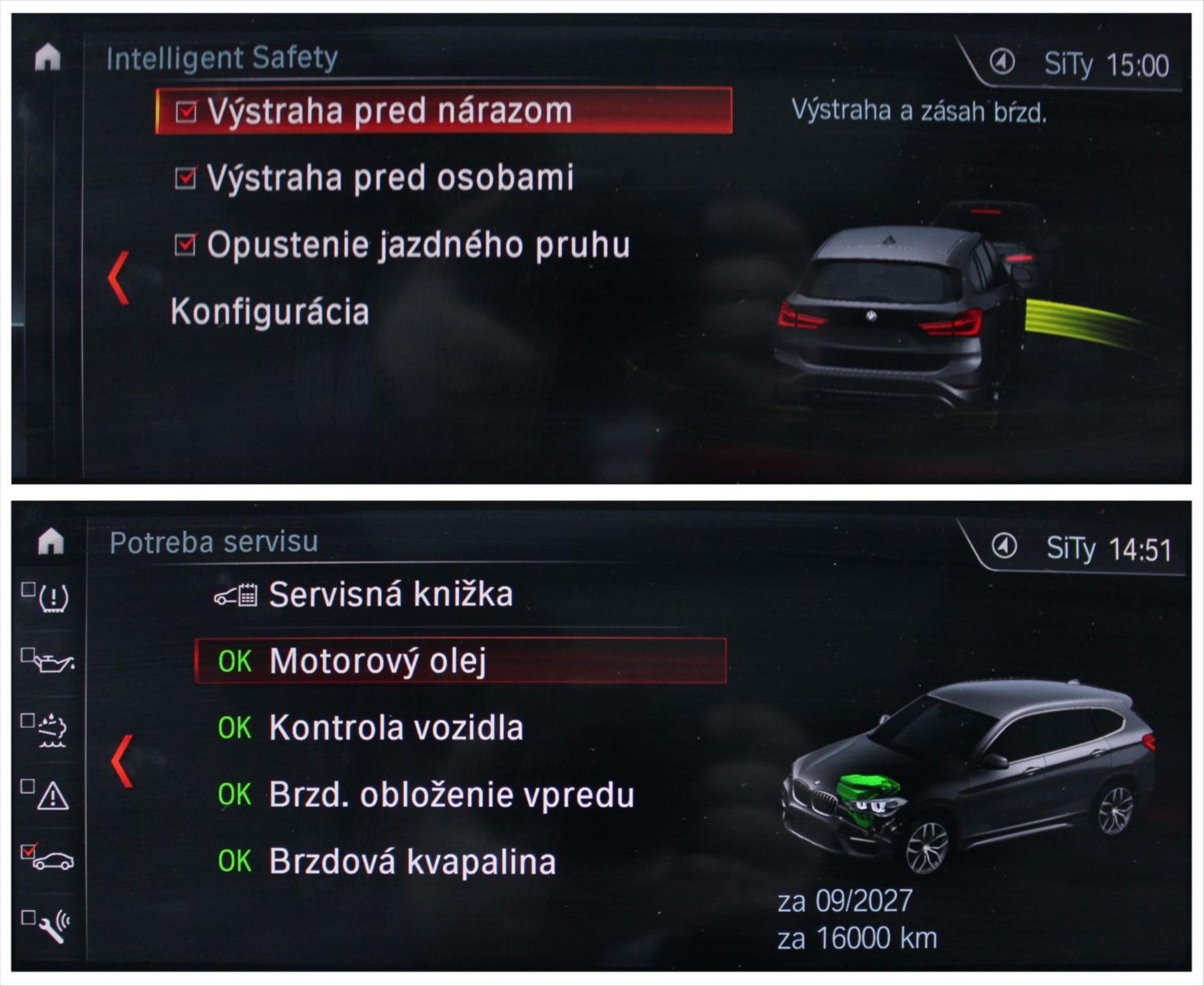
Task: Open the Konfigurácia entry
Action: tap(270, 312)
